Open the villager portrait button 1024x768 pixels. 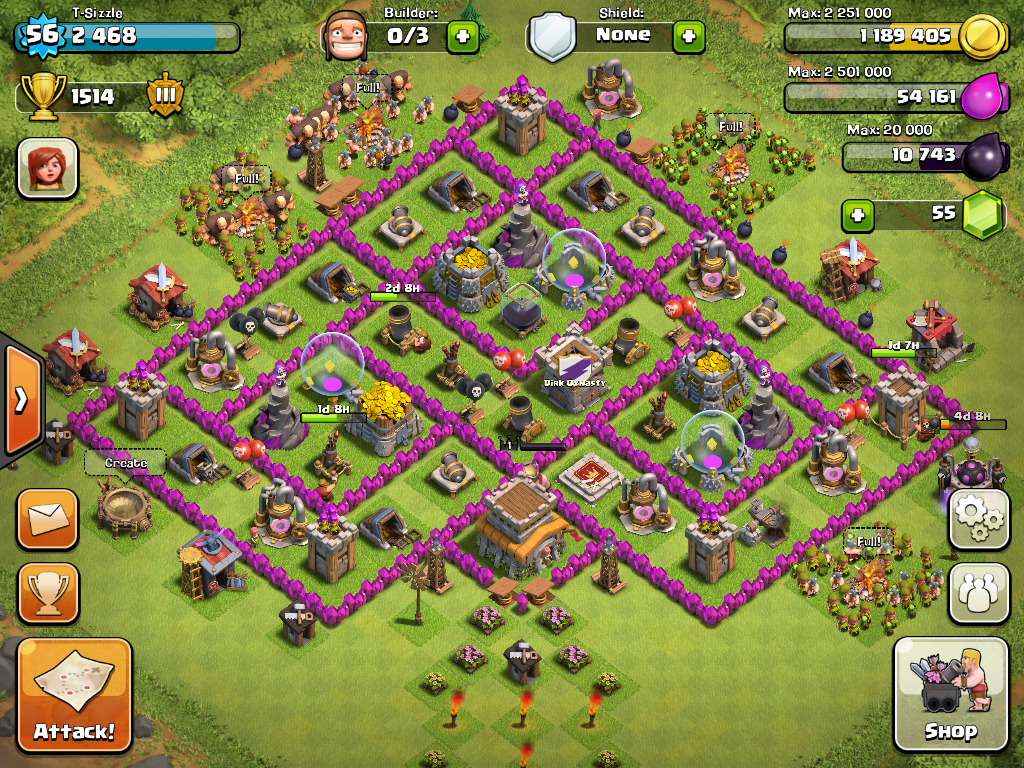47,168
